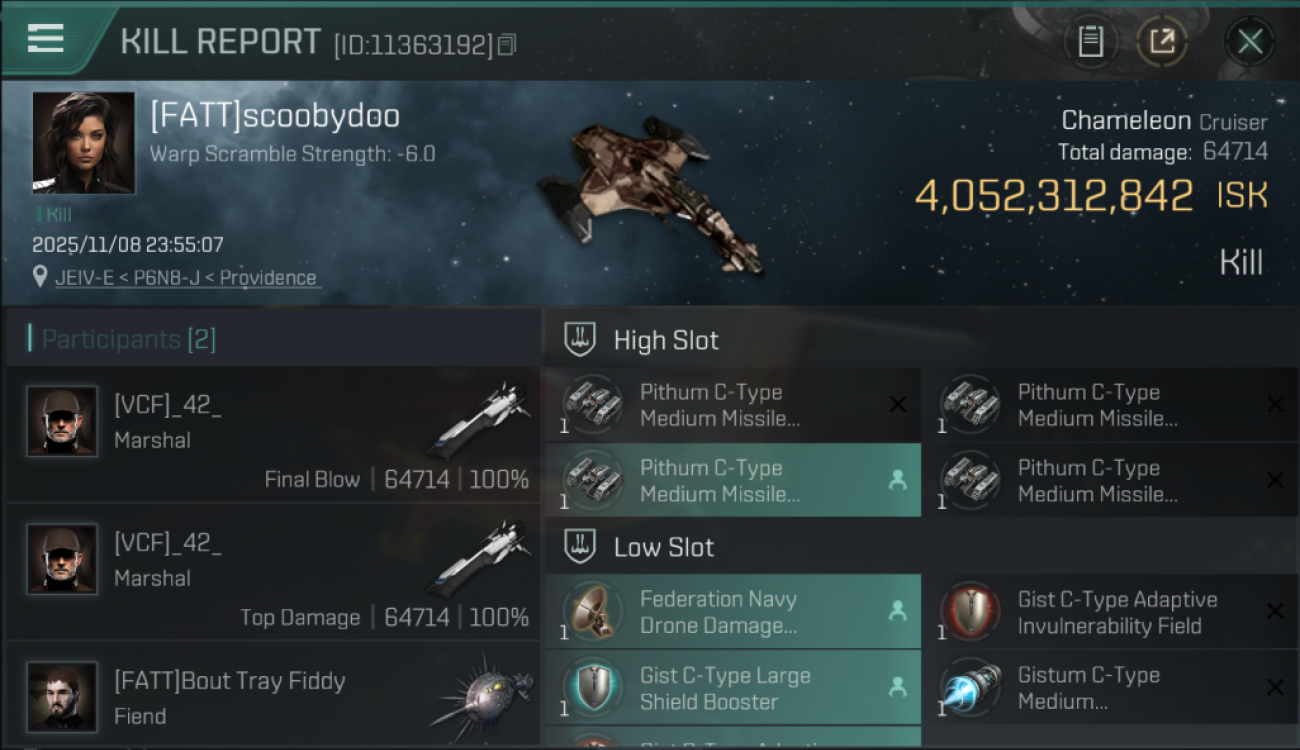Click the Federation Navy Drone Damage module icon
Image resolution: width=1300 pixels, height=750 pixels.
pos(593,611)
